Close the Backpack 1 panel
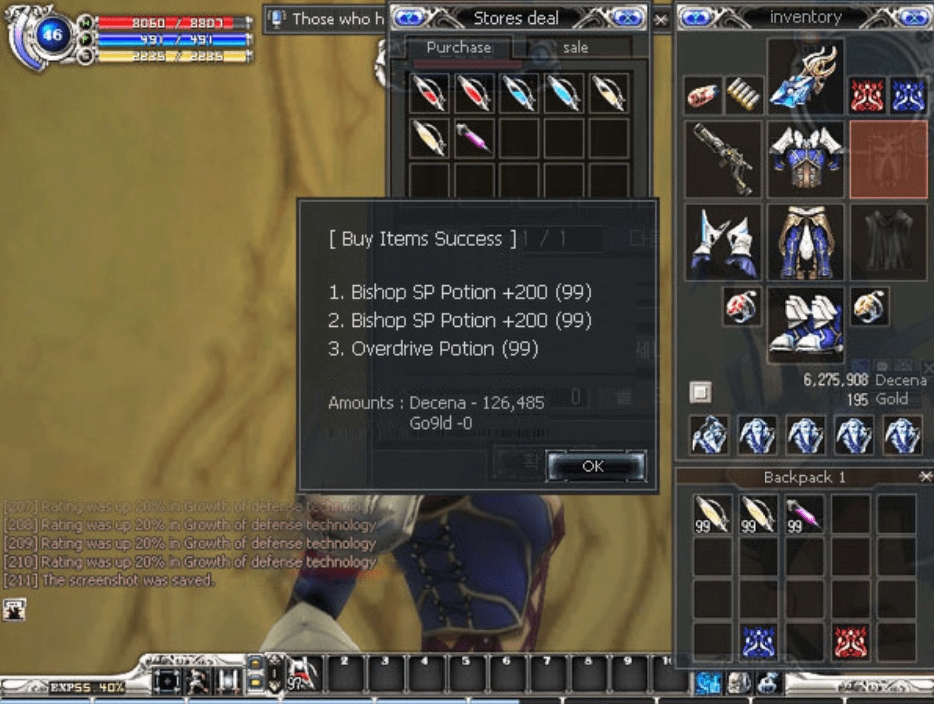Viewport: 934px width, 704px height. 924,477
